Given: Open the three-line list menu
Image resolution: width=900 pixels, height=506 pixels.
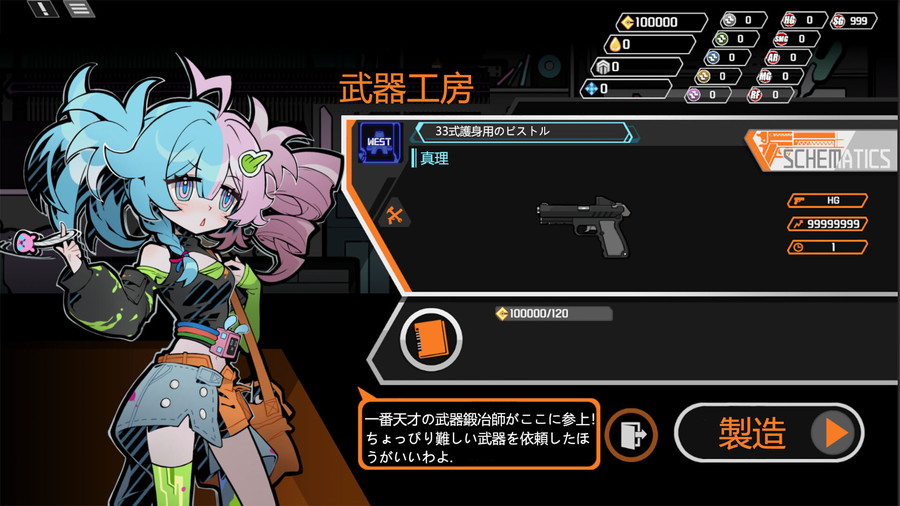Looking at the screenshot, I should (x=80, y=9).
